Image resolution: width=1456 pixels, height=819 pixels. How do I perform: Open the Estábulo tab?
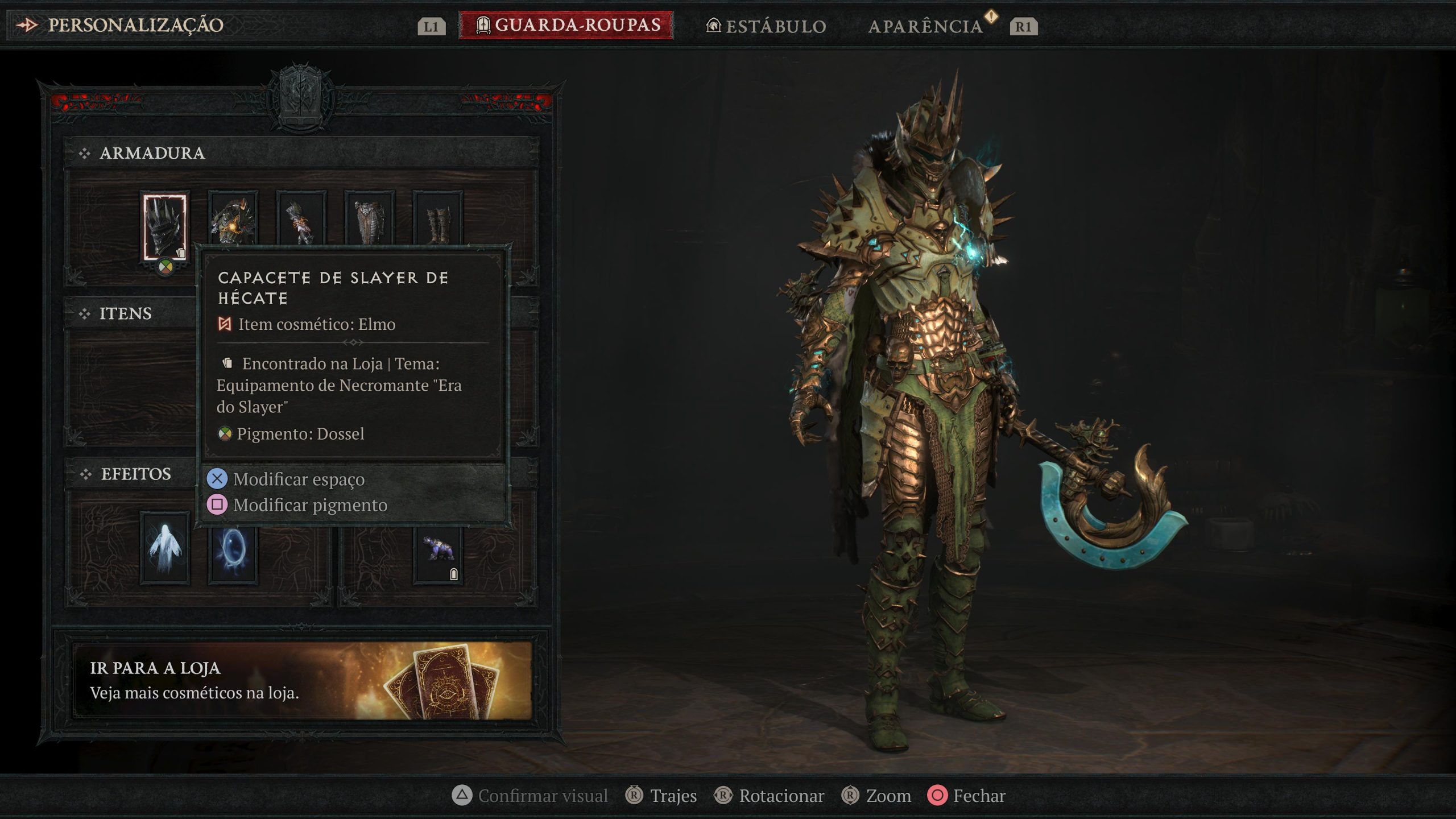[766, 26]
